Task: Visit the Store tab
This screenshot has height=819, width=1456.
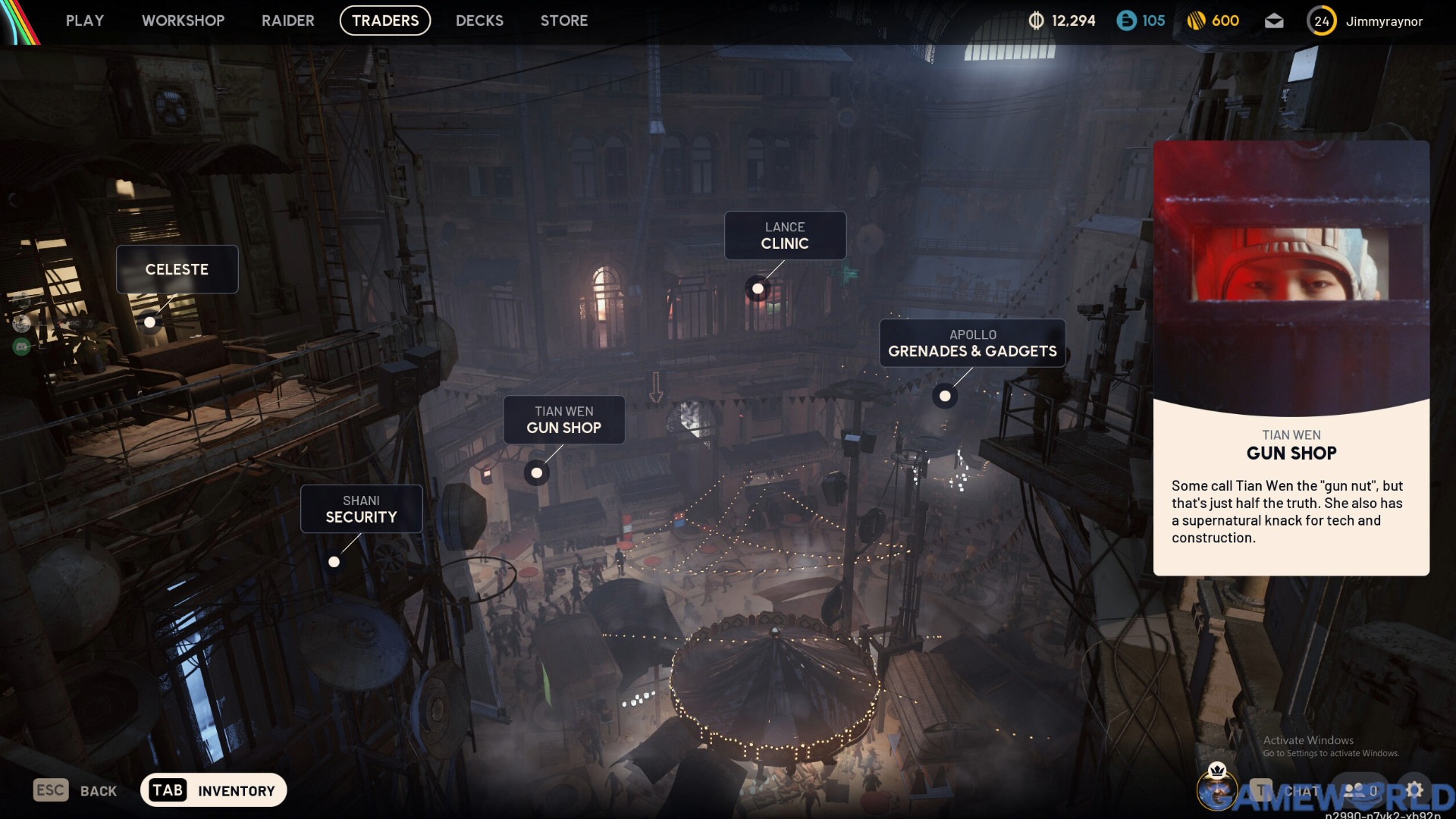Action: coord(563,20)
